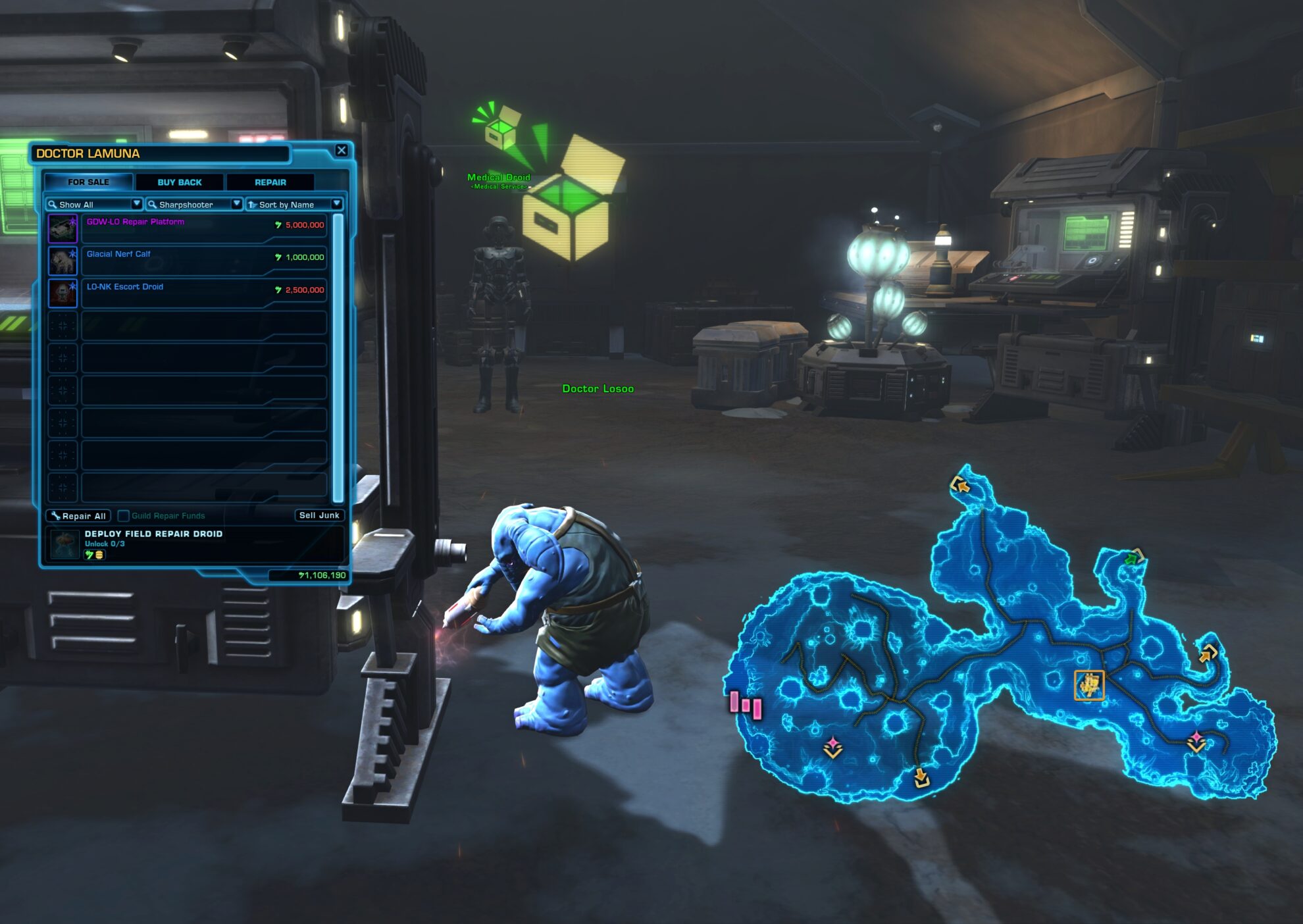Image resolution: width=1303 pixels, height=924 pixels.
Task: Select the LO-NK Escort Droid item icon
Action: click(64, 292)
